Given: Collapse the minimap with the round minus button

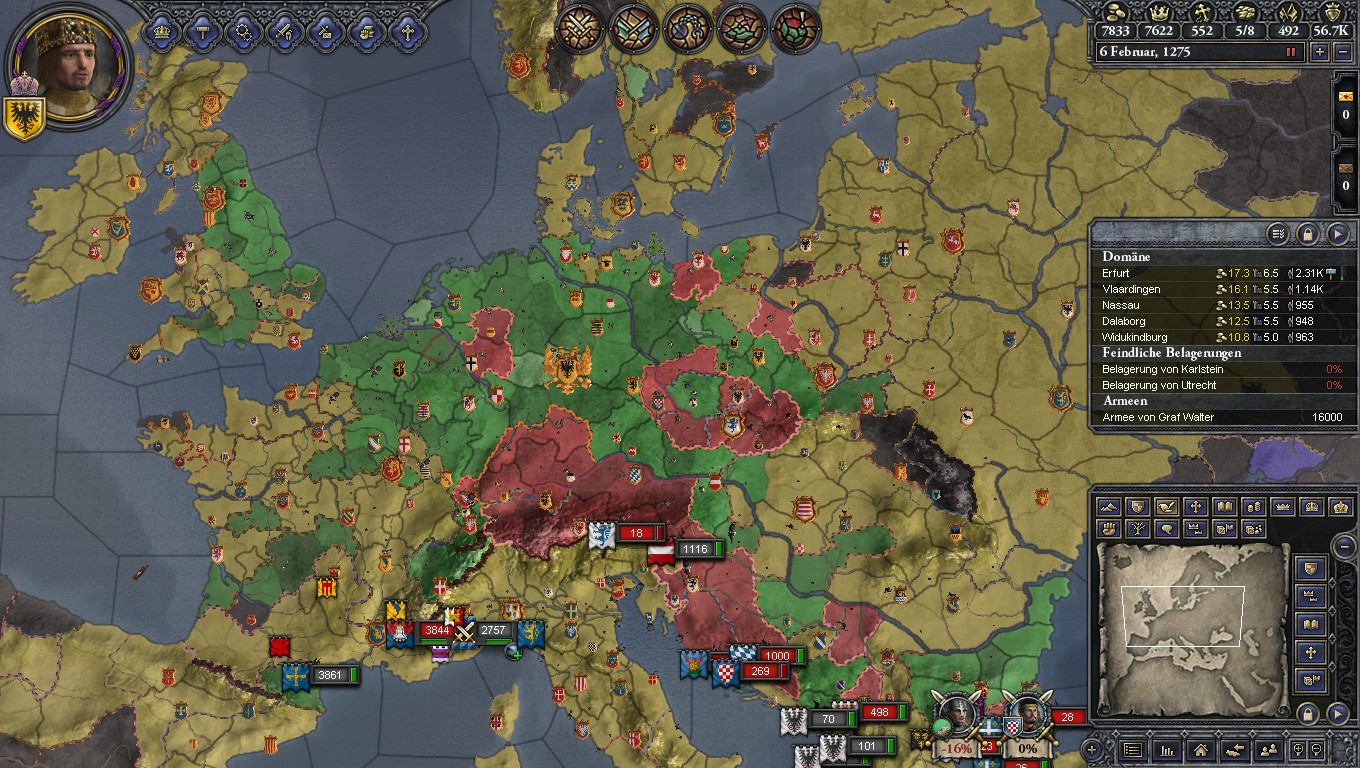Looking at the screenshot, I should click(1343, 546).
